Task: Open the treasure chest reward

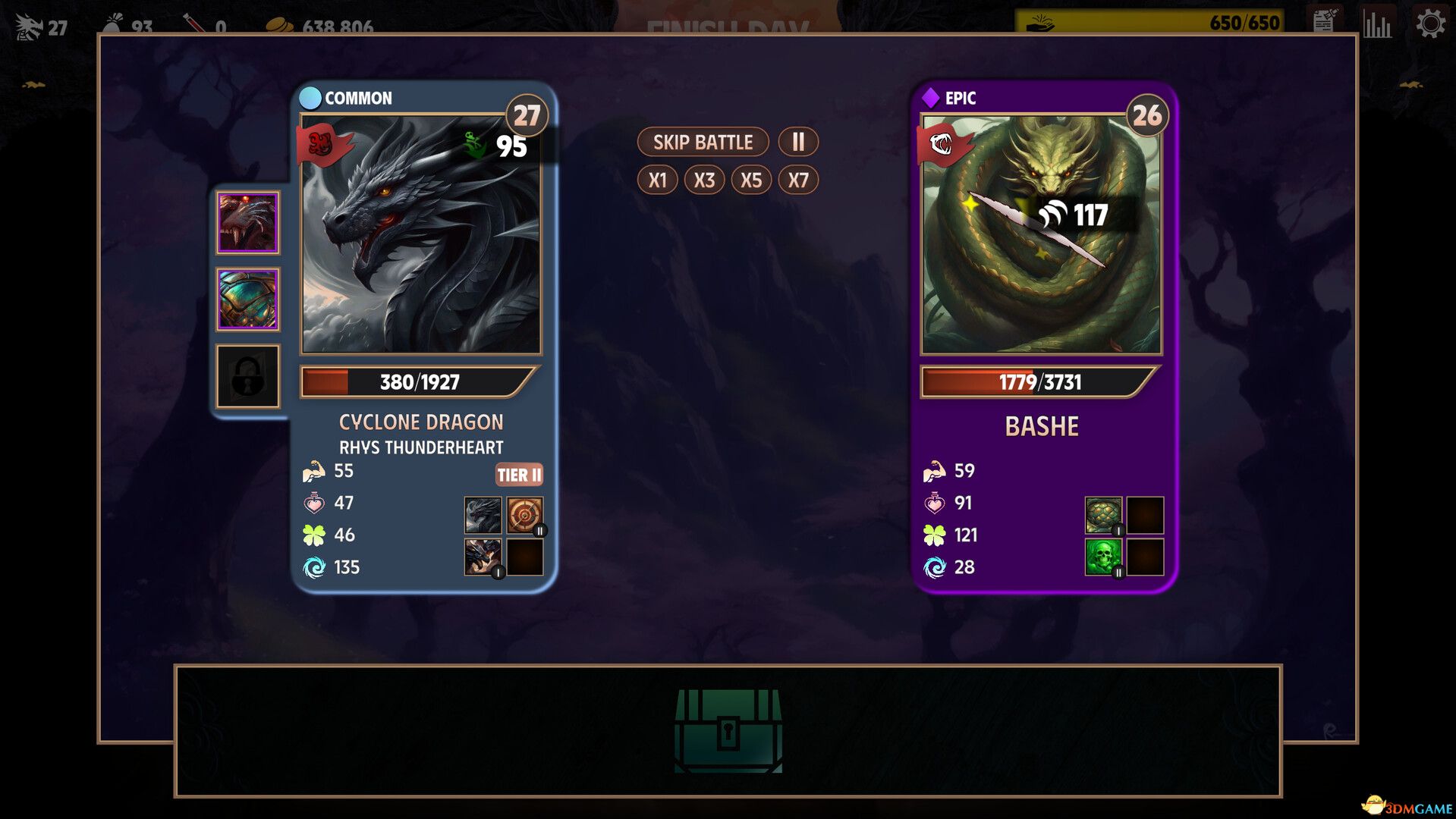Action: click(x=728, y=730)
